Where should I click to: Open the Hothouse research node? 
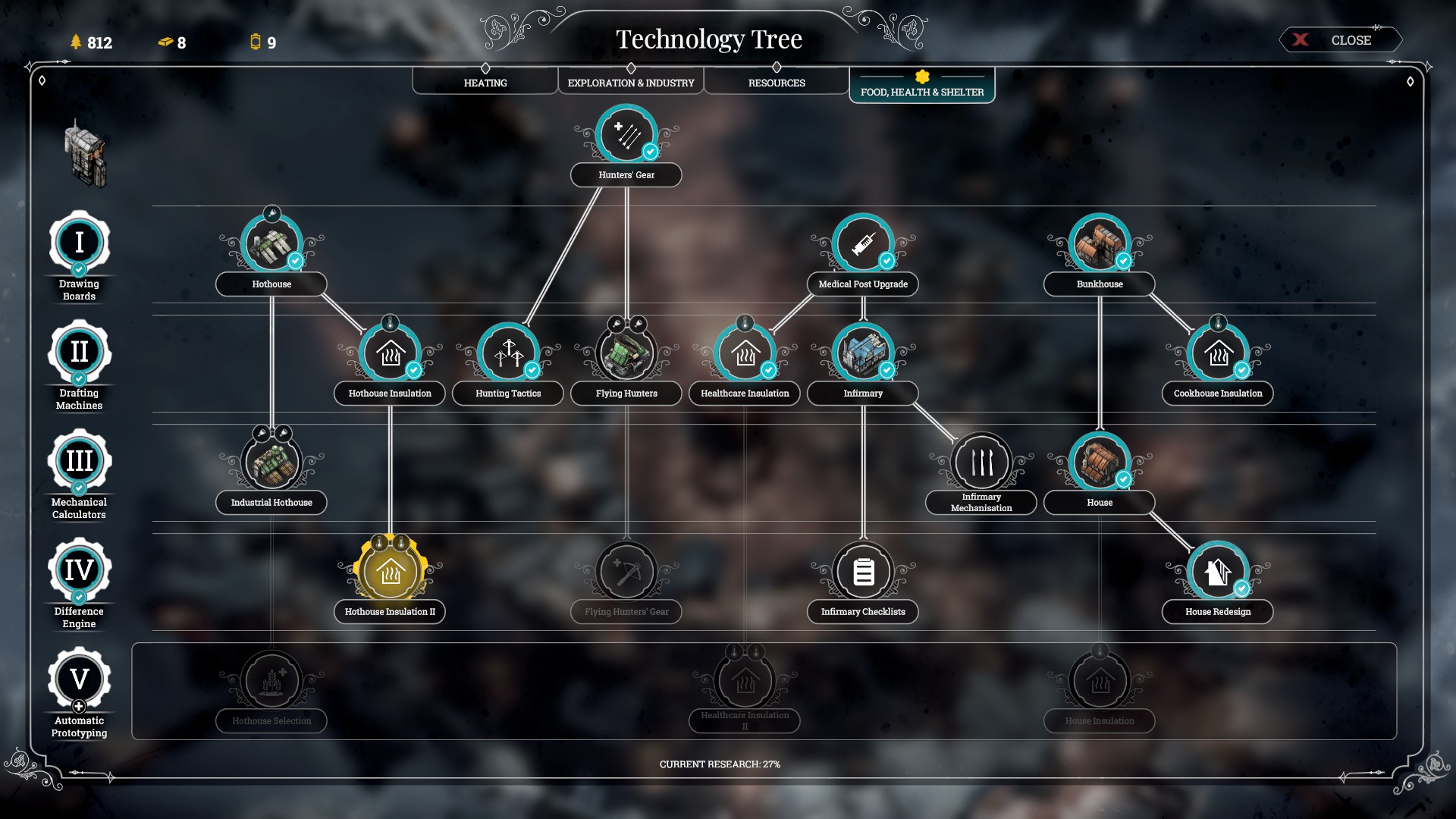click(x=271, y=244)
